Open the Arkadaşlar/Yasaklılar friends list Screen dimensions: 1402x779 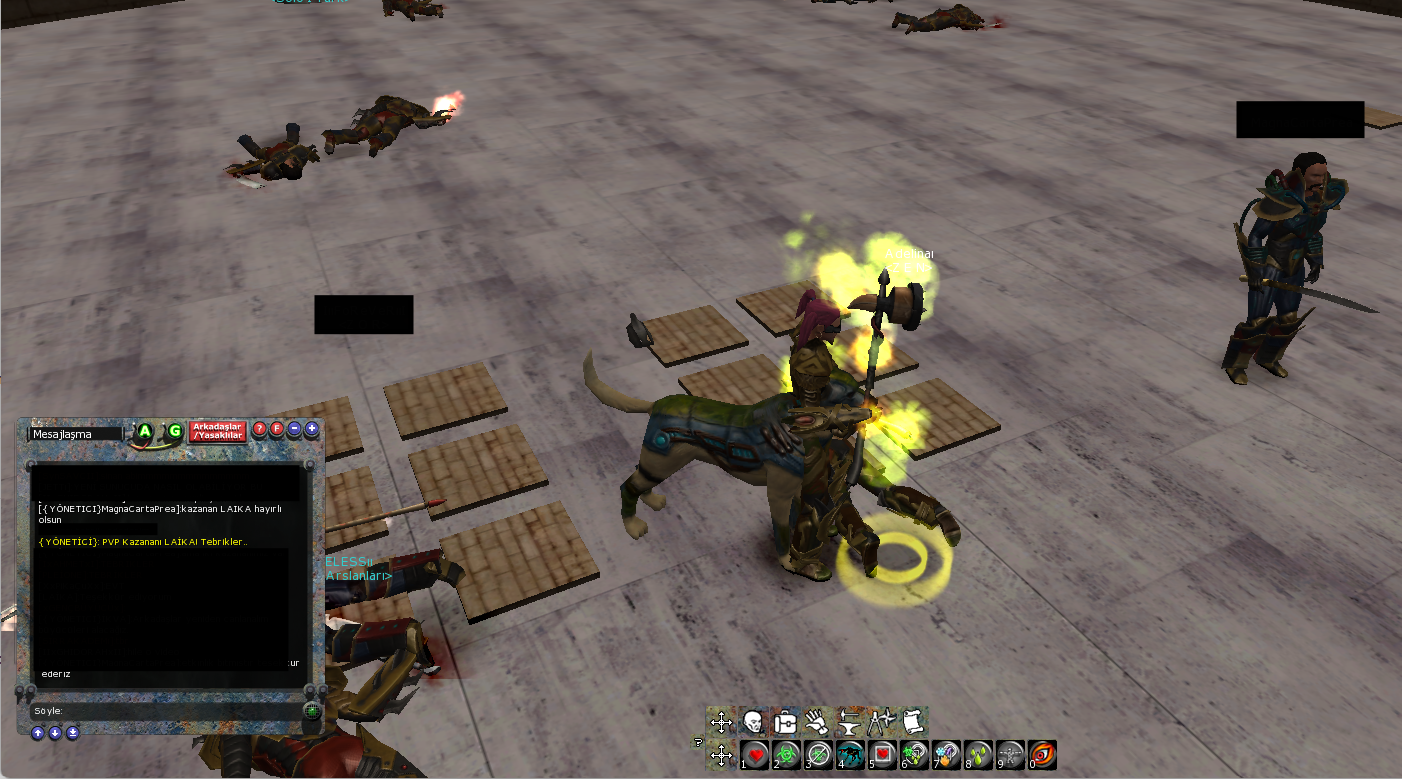[x=218, y=431]
